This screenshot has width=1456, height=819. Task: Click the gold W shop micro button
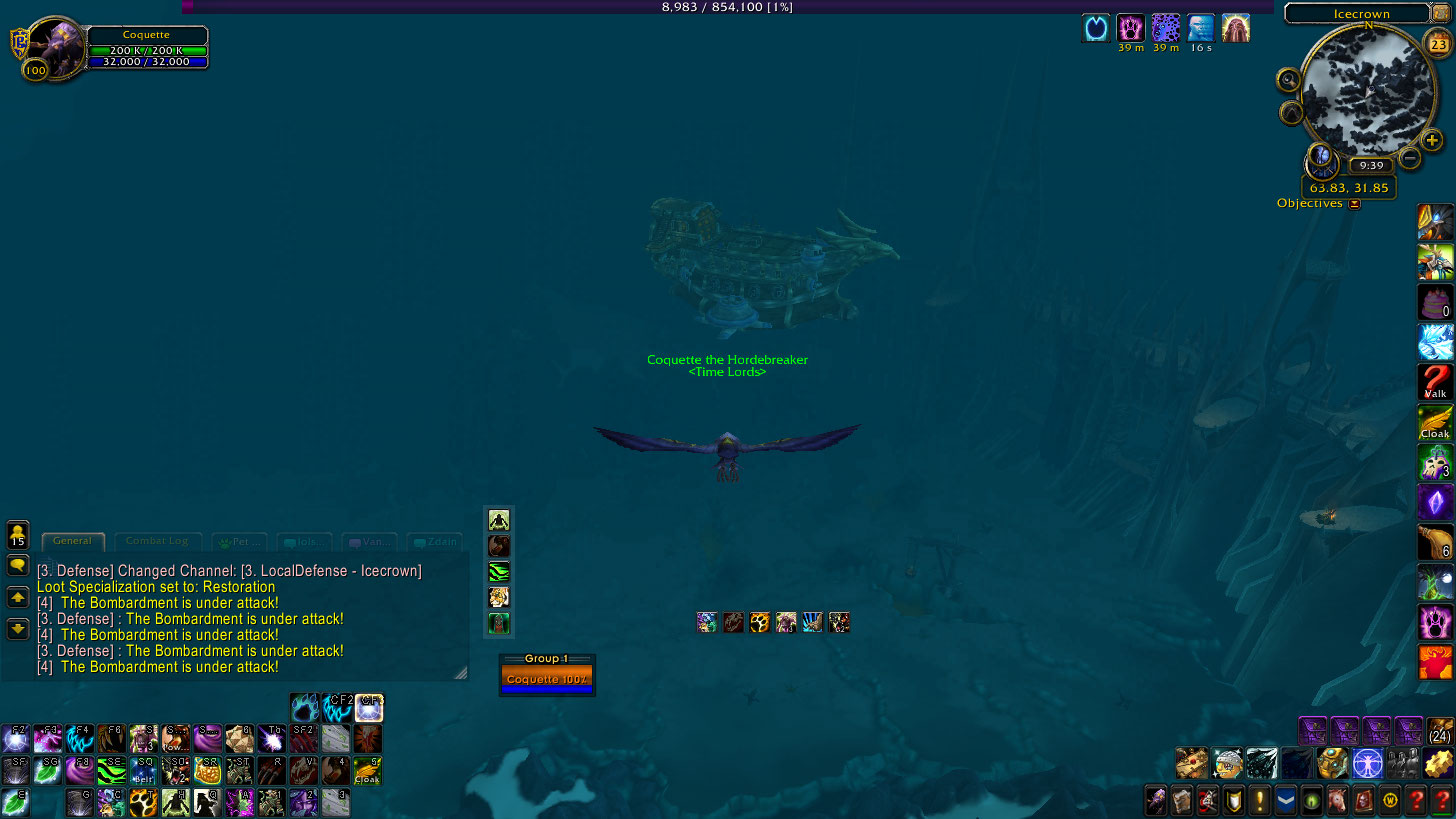(x=1389, y=800)
